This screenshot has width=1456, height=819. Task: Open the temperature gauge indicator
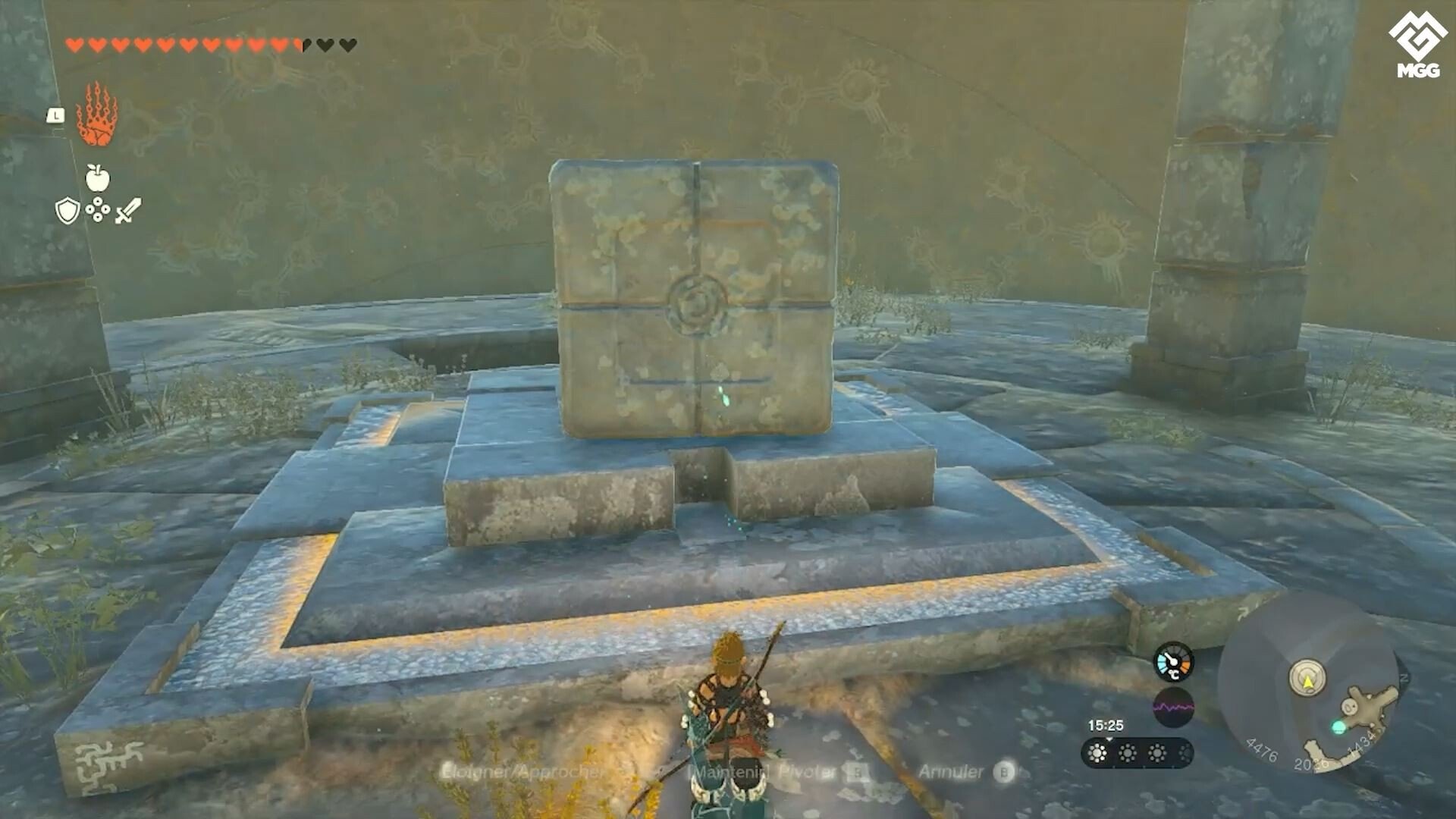click(x=1172, y=662)
